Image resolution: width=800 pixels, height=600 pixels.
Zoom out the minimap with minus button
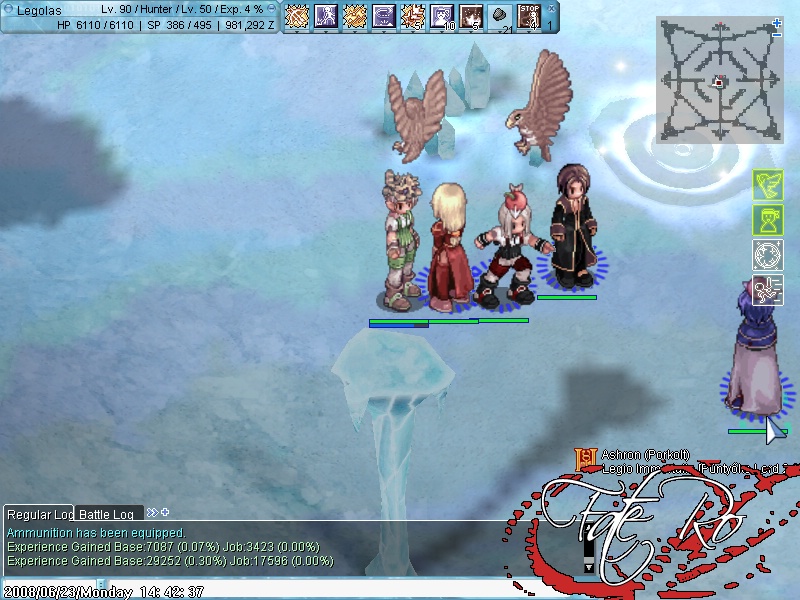[777, 35]
